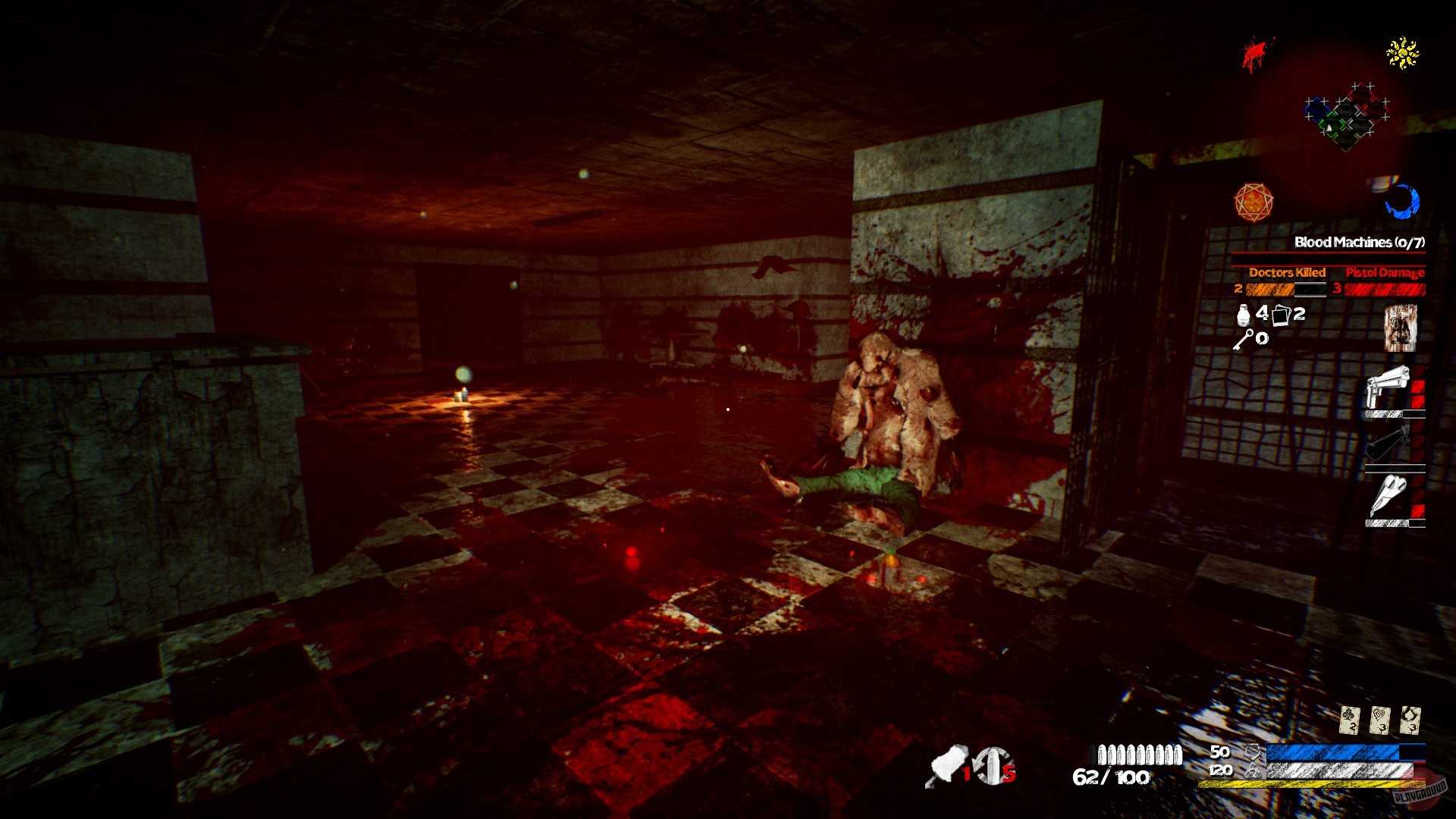Click the three of spades card

(1410, 719)
